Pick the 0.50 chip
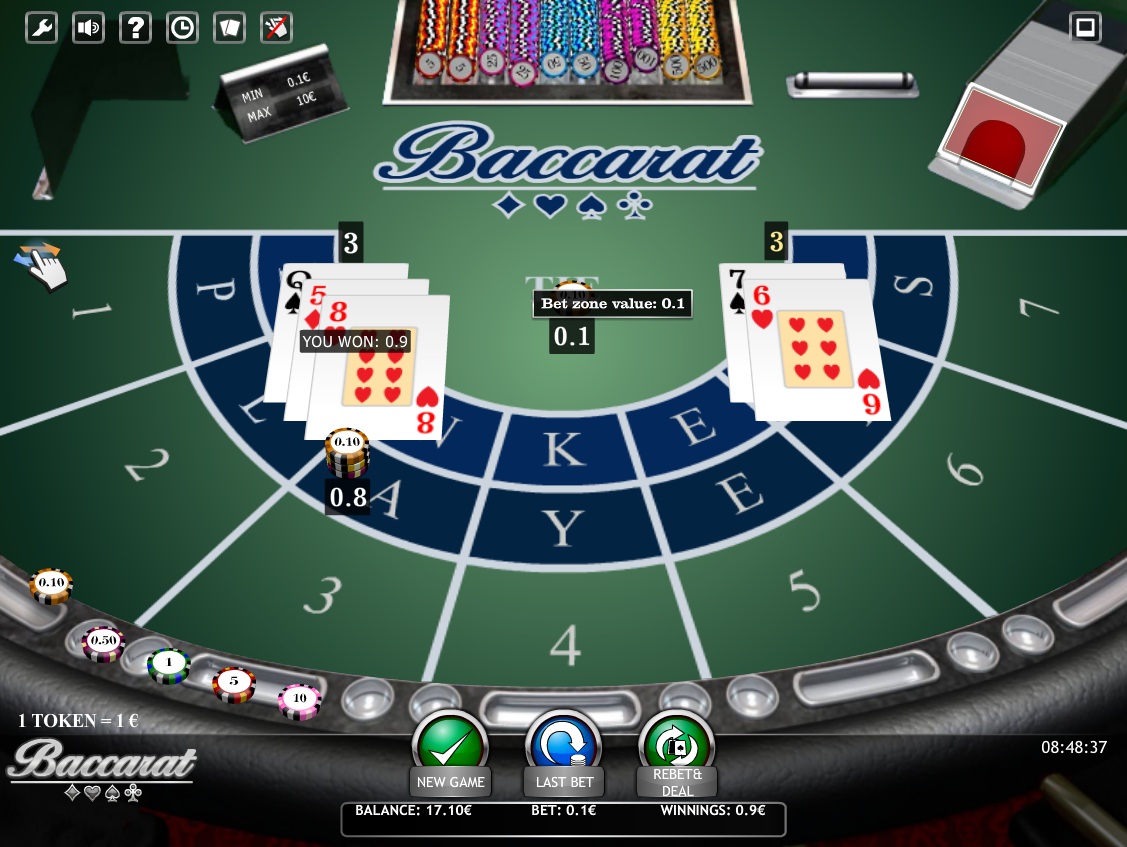This screenshot has width=1127, height=847. [x=102, y=642]
